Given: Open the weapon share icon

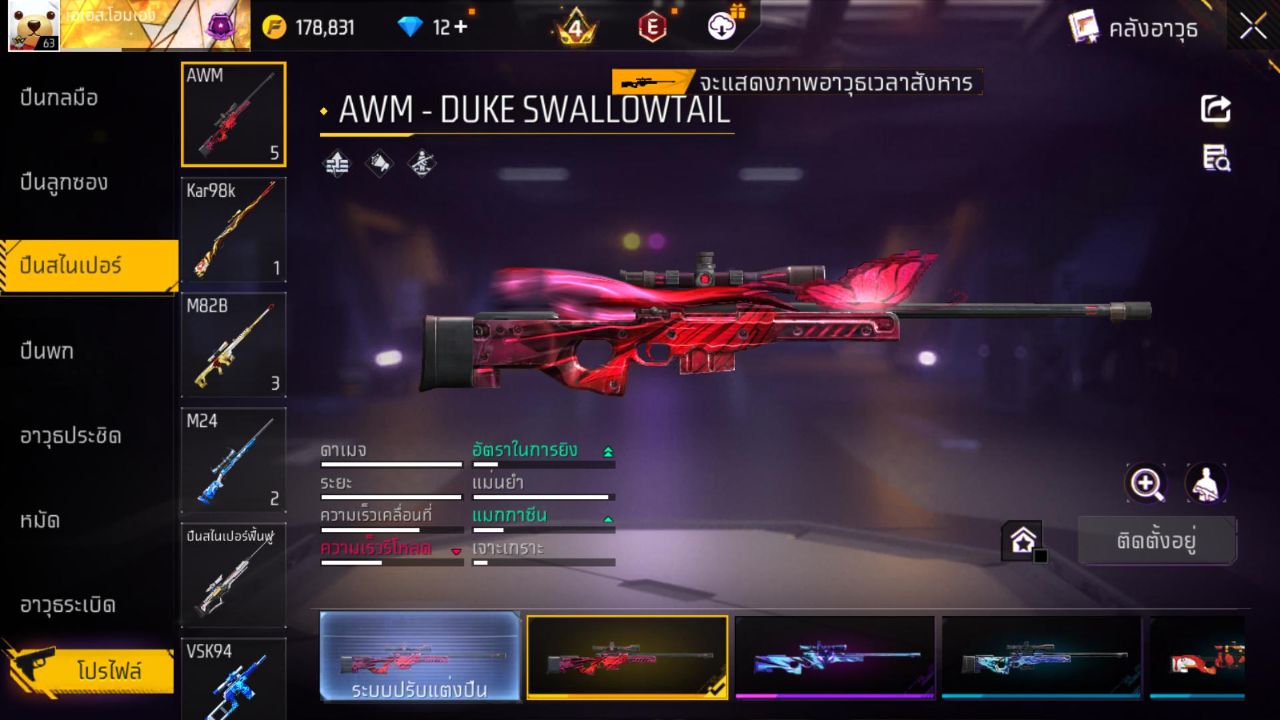Looking at the screenshot, I should pyautogui.click(x=1216, y=110).
